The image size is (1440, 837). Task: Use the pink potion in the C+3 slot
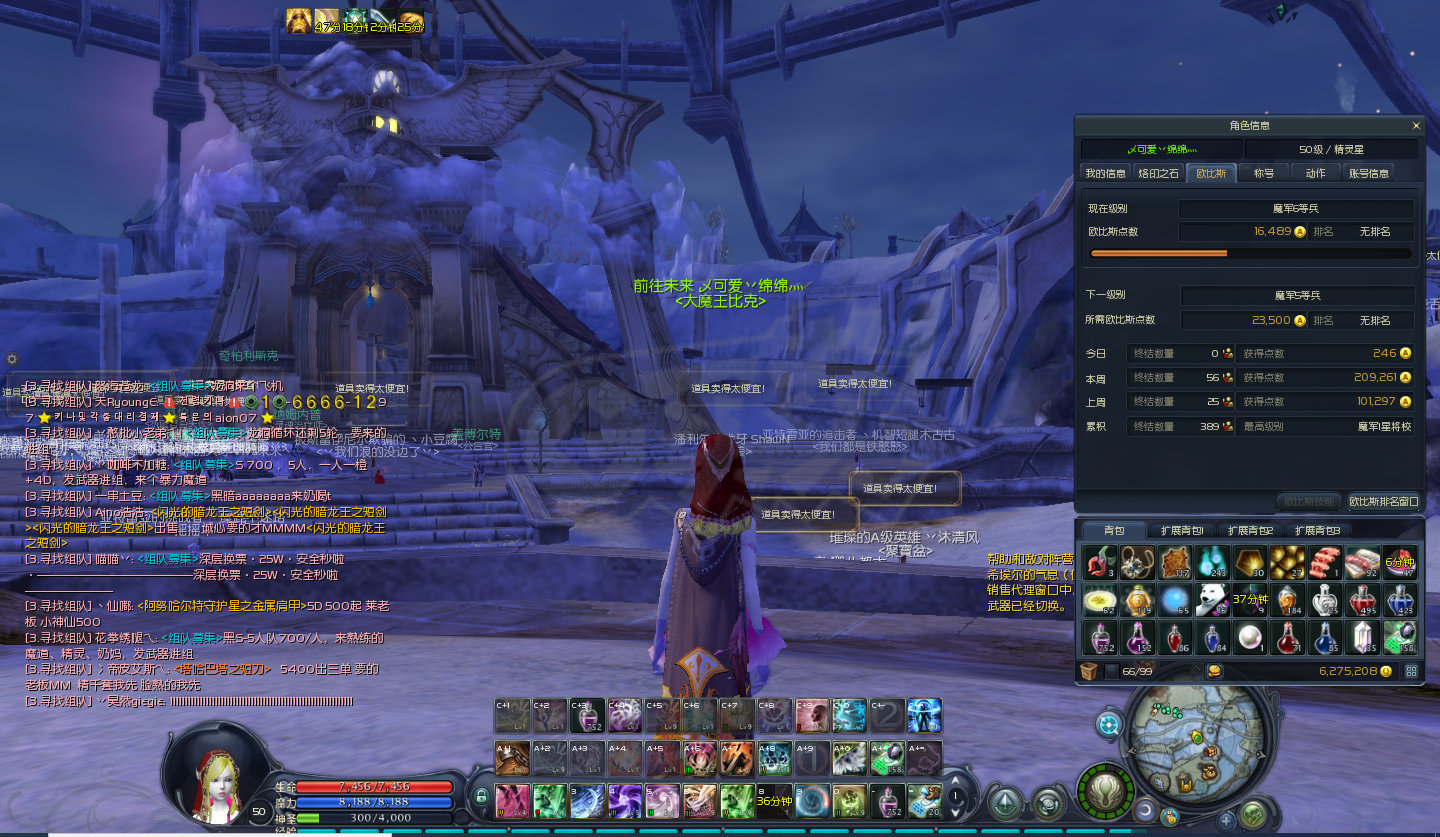[x=587, y=716]
